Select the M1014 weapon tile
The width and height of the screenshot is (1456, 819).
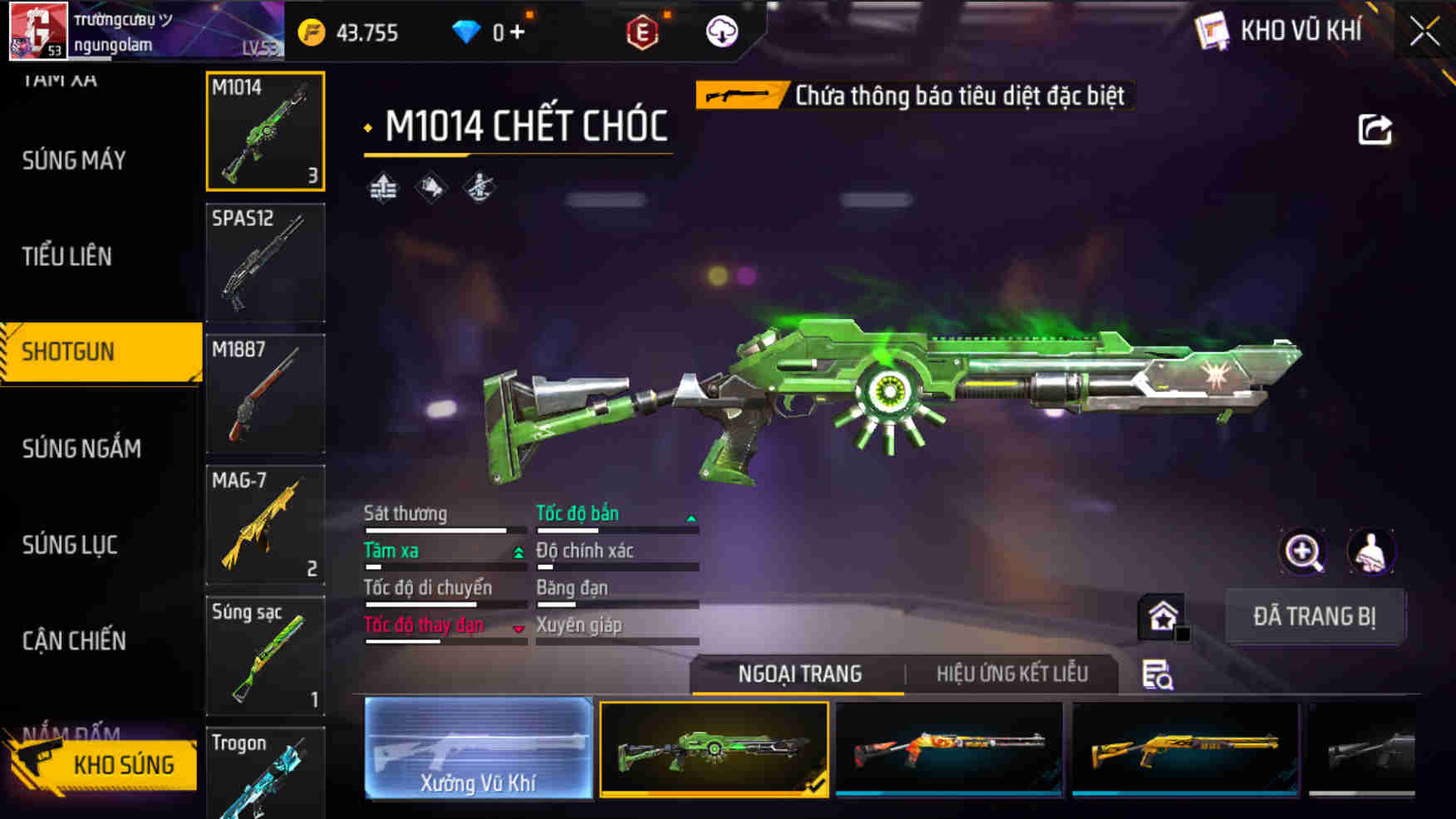pyautogui.click(x=265, y=131)
